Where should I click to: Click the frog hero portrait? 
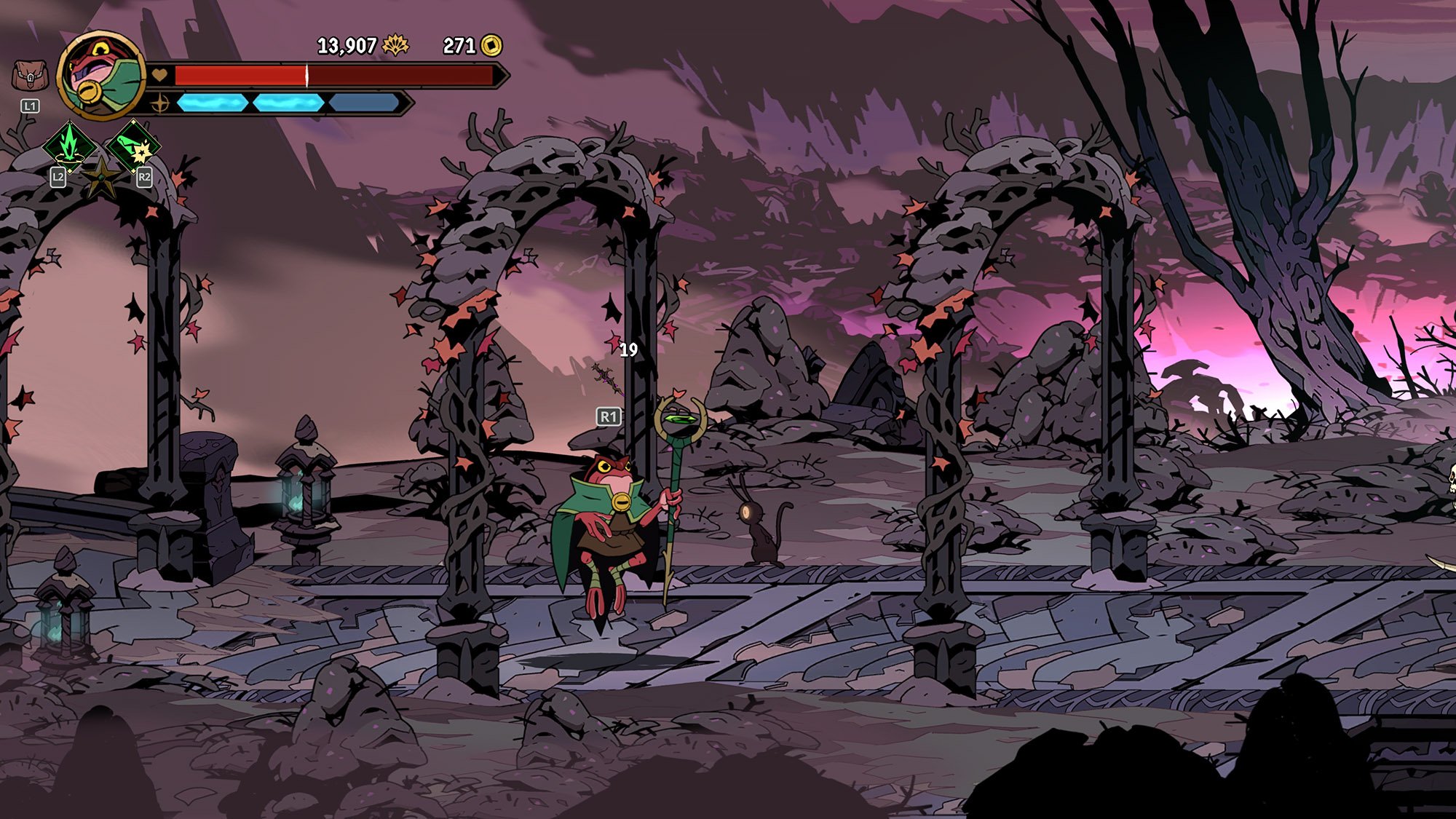coord(102,74)
